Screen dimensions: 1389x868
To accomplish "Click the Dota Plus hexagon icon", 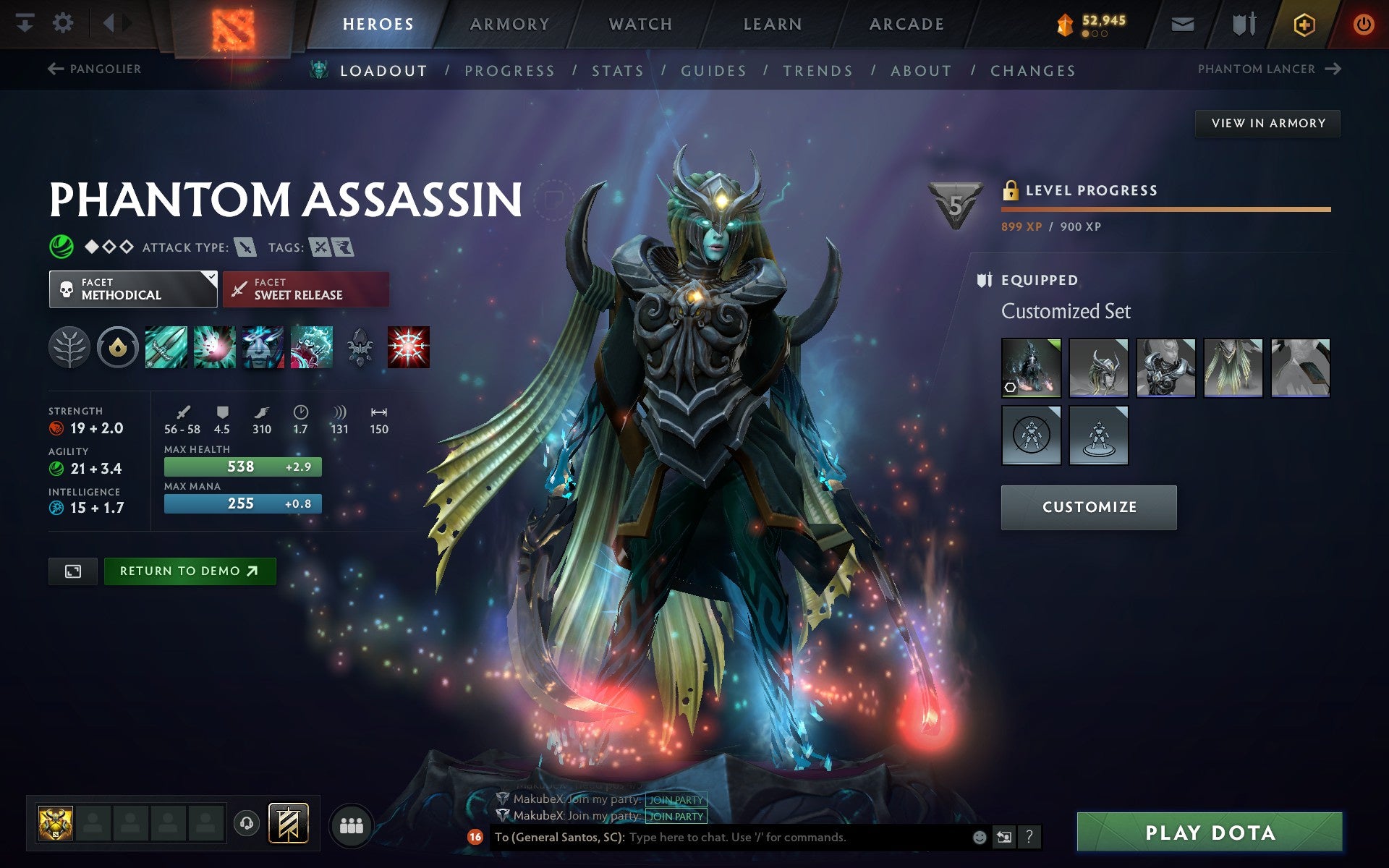I will (1302, 23).
